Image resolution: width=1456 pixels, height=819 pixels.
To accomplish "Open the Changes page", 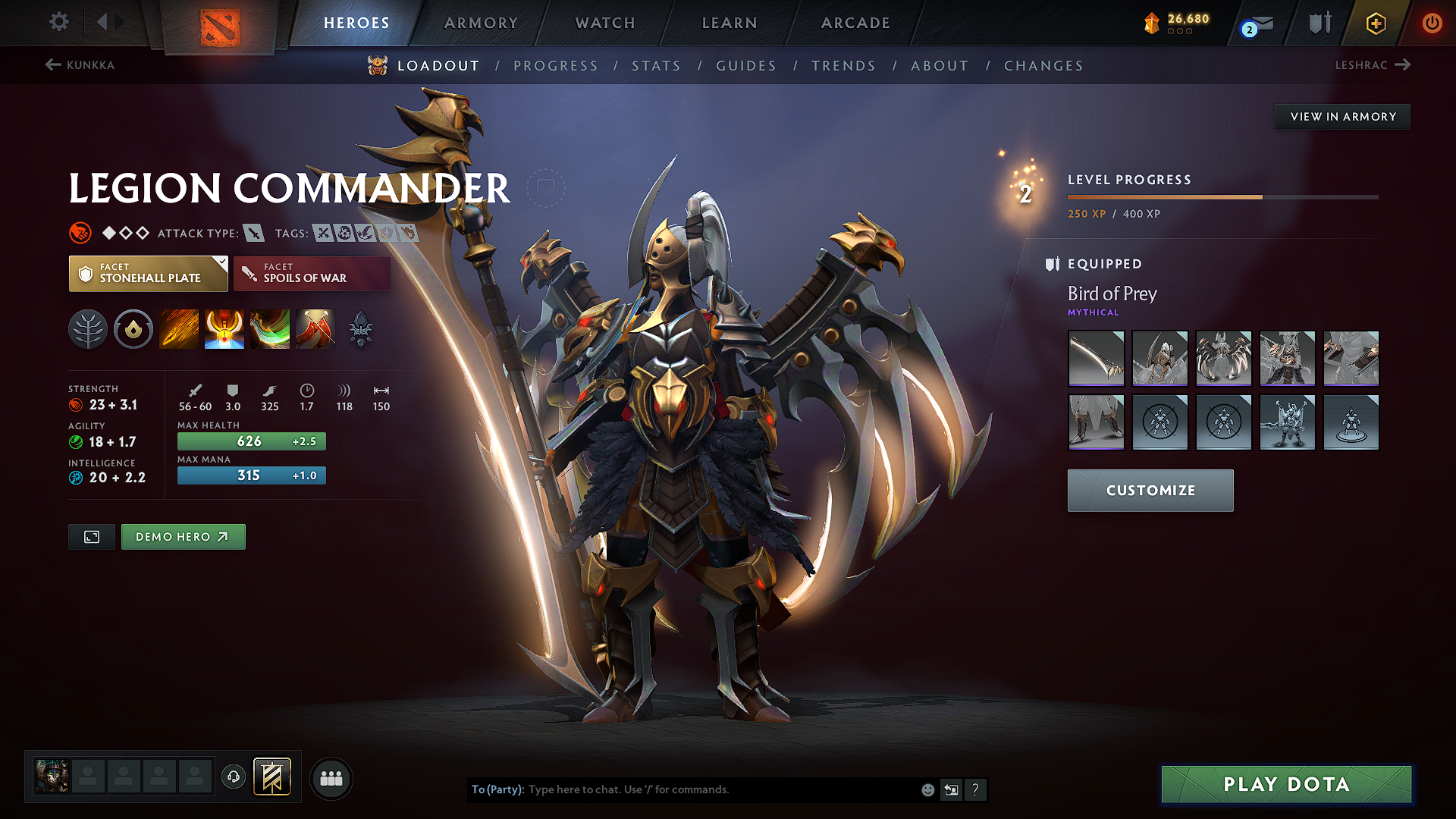I will pos(1043,66).
